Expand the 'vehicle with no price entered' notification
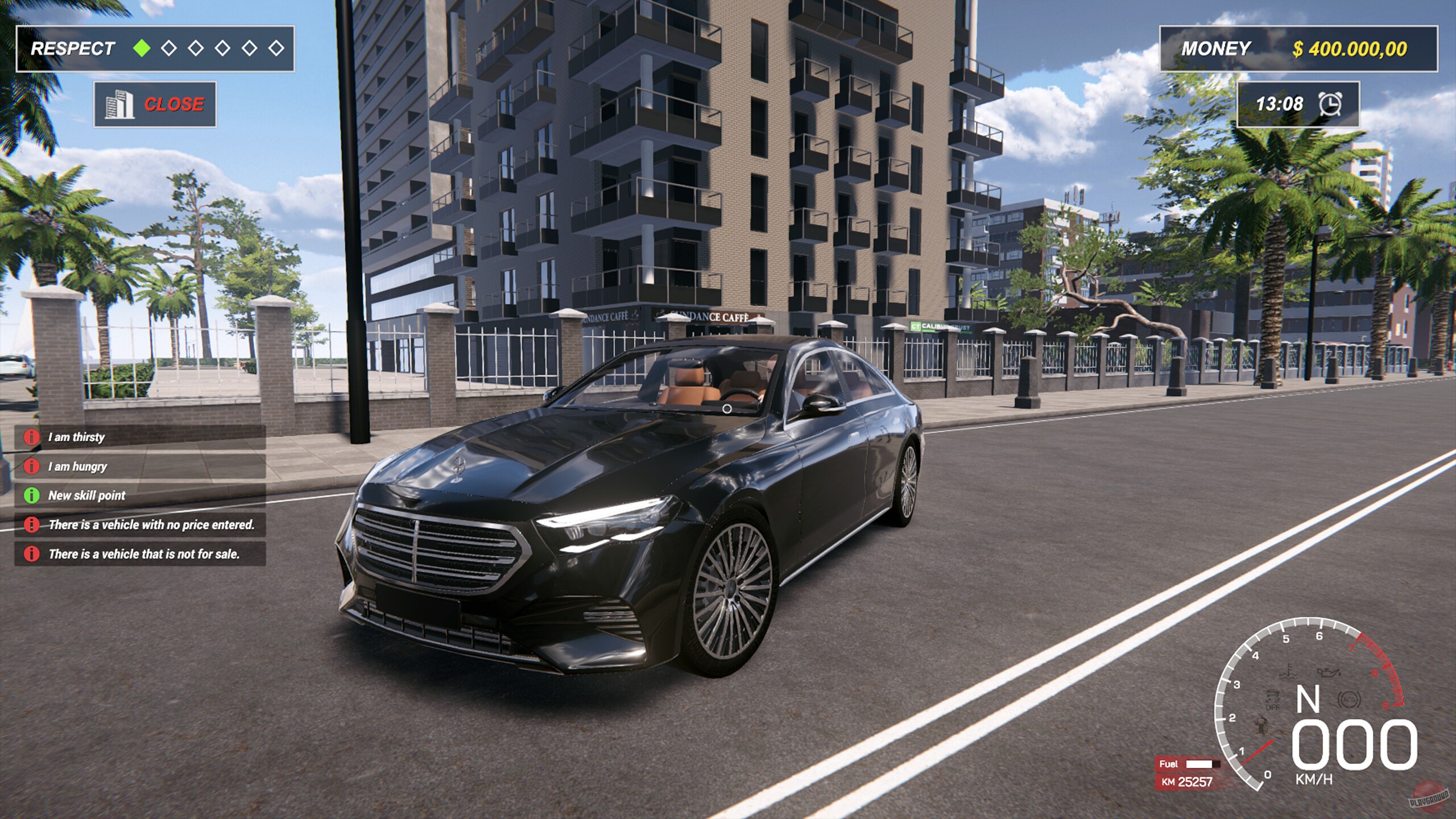1456x819 pixels. [x=151, y=524]
